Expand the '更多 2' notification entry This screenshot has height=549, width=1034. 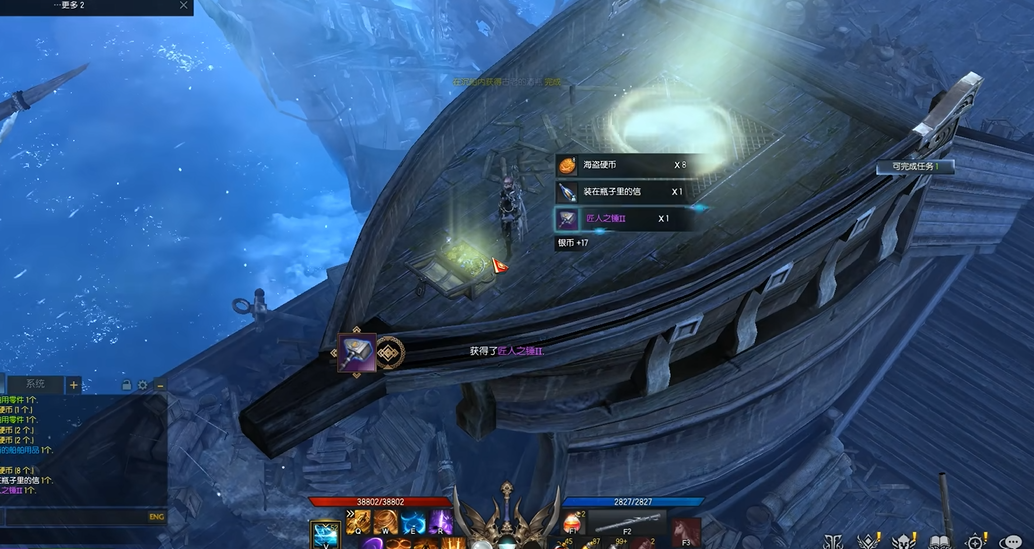click(x=70, y=6)
